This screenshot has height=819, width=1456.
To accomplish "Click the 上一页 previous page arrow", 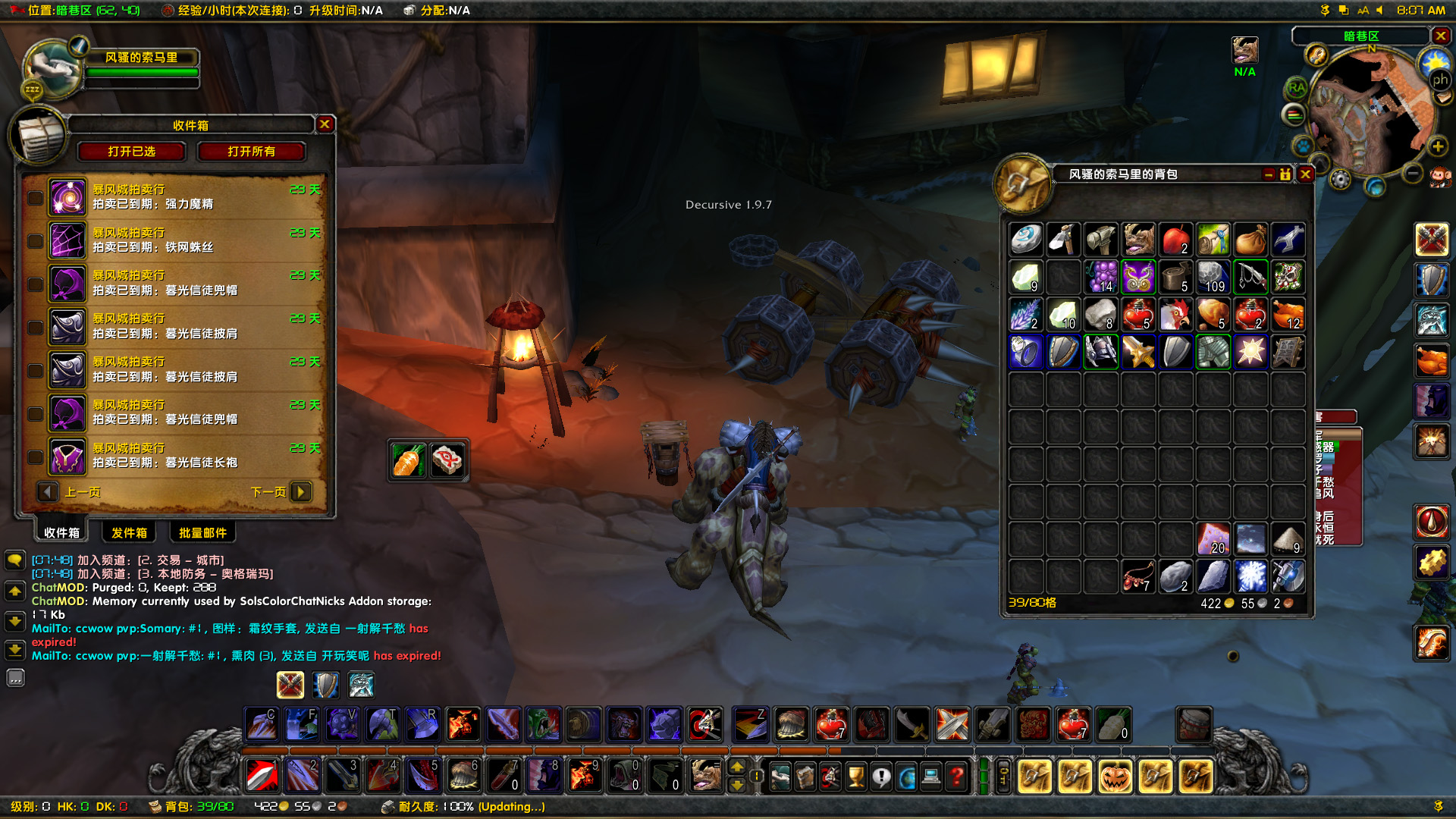I will tap(48, 491).
